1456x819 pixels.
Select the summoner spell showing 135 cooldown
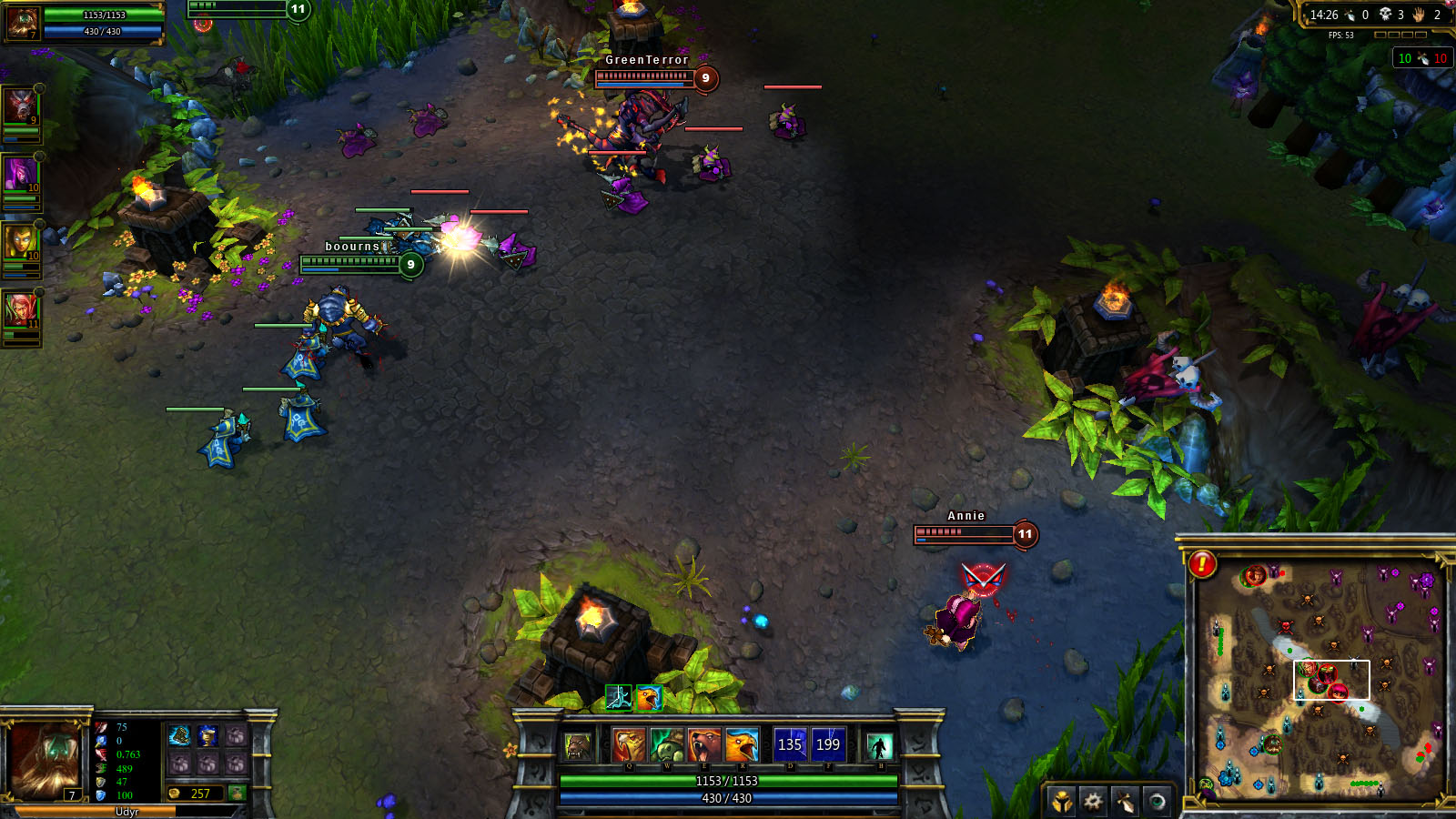pyautogui.click(x=790, y=744)
